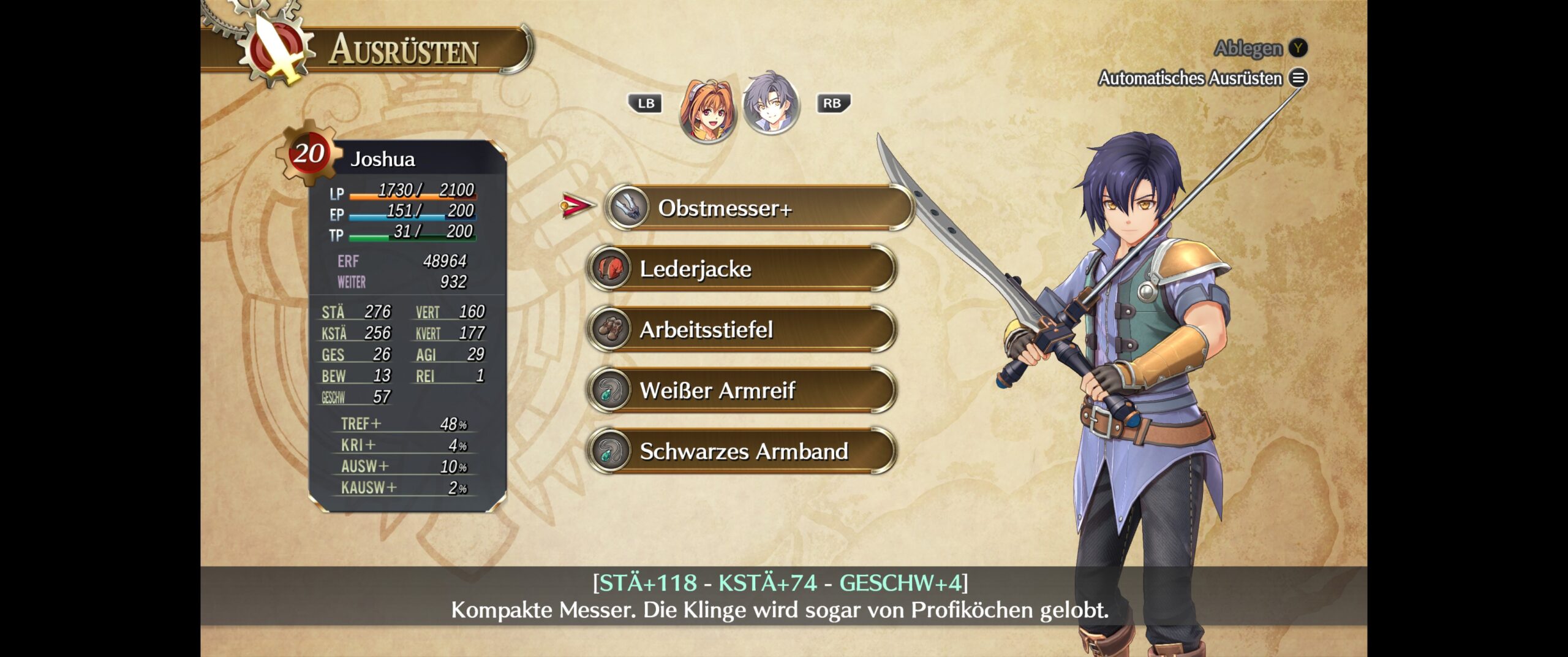1568x657 pixels.
Task: Switch to Estelle's character portrait
Action: click(x=707, y=110)
